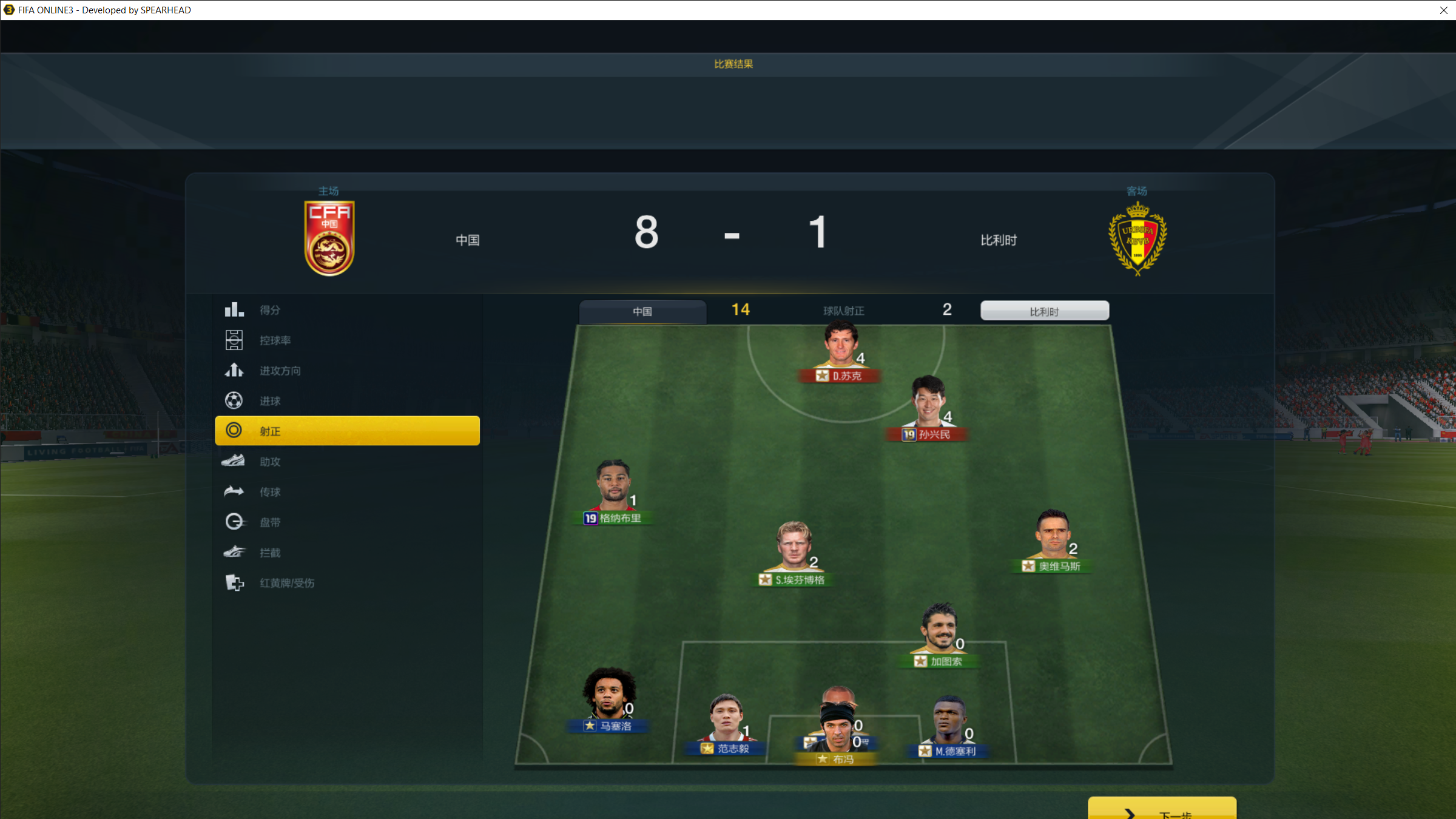This screenshot has width=1456, height=819.
Task: Click the yellow 下一步 next button
Action: click(x=1161, y=809)
